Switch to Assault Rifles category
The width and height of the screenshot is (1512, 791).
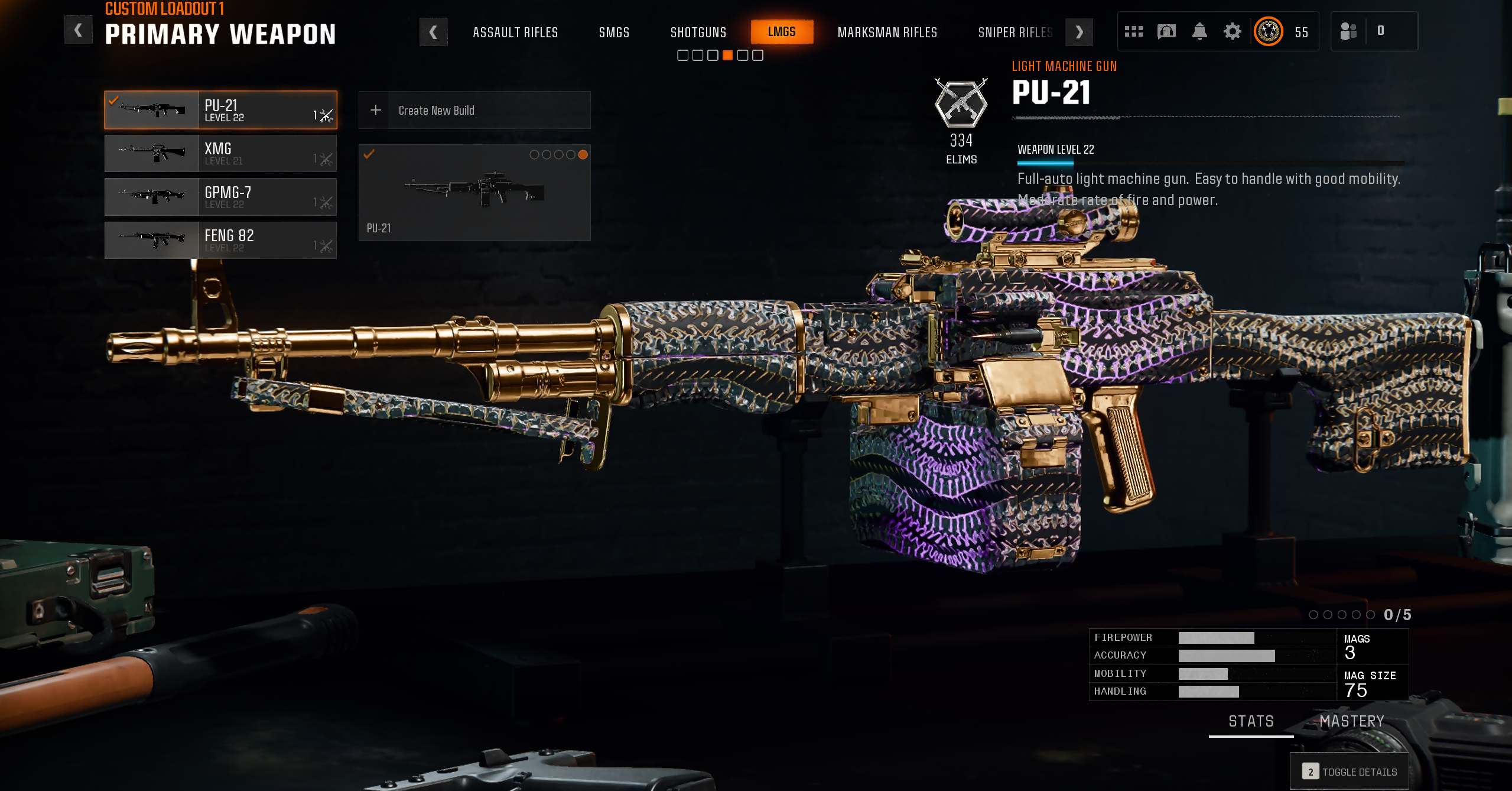(515, 33)
